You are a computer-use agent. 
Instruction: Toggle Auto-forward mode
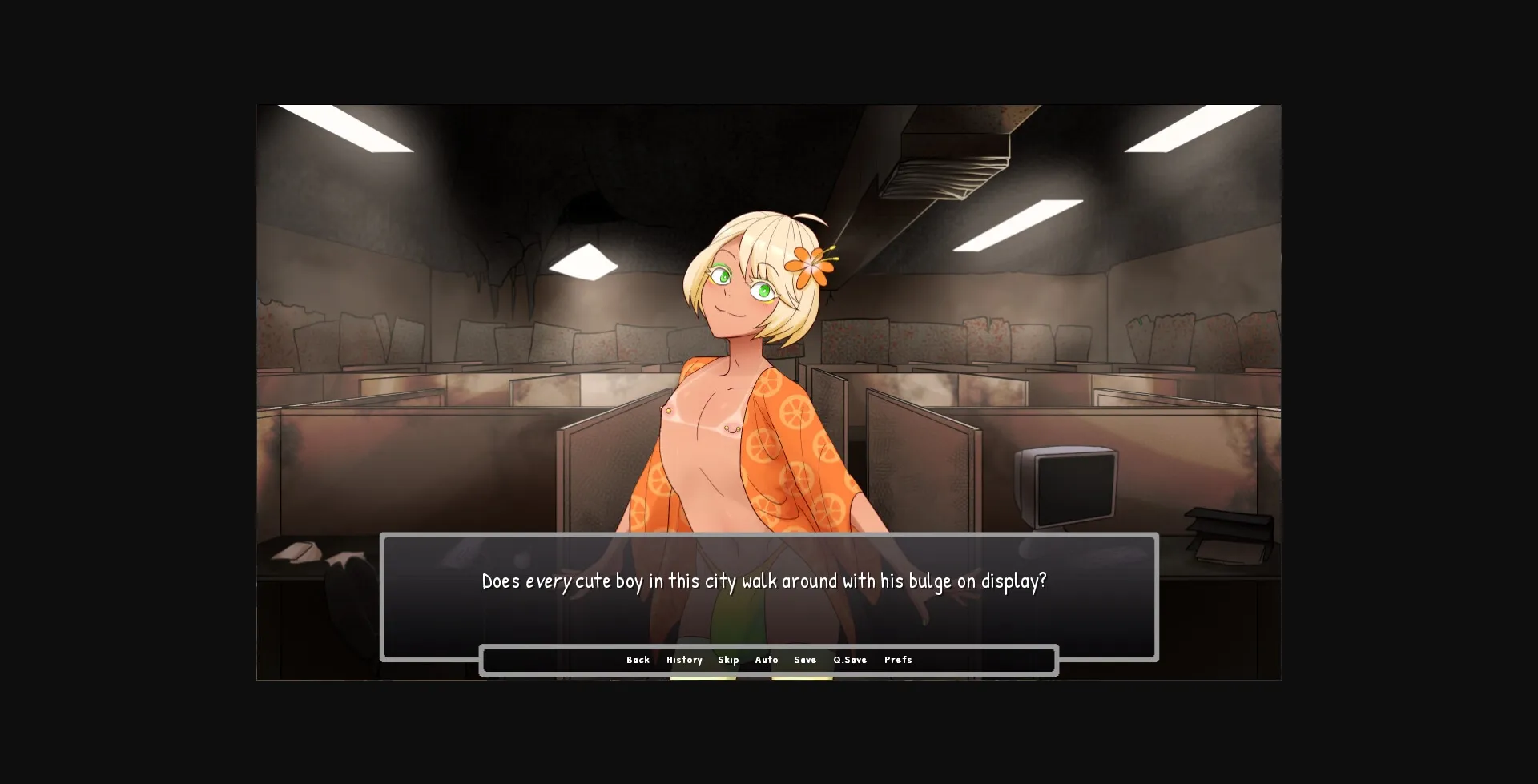click(x=767, y=660)
